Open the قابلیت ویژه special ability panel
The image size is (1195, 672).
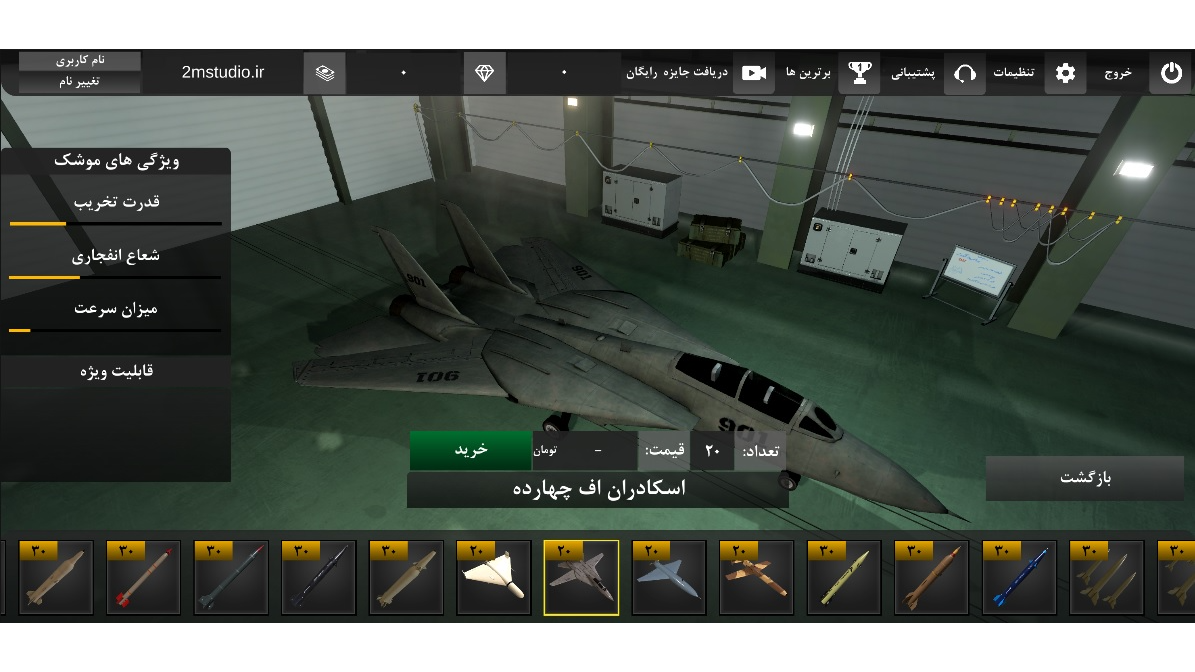point(116,371)
